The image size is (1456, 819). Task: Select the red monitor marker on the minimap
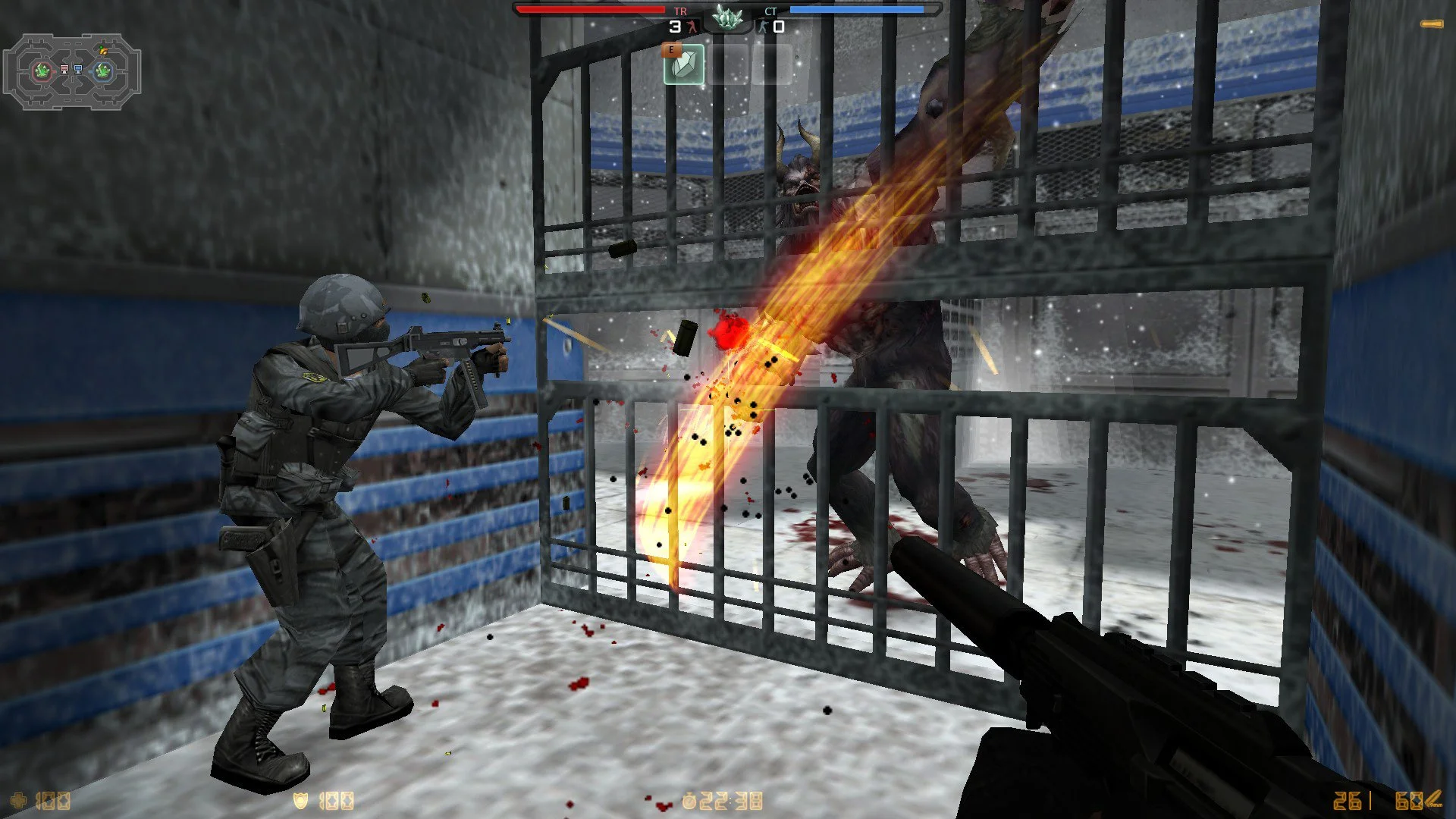(64, 70)
